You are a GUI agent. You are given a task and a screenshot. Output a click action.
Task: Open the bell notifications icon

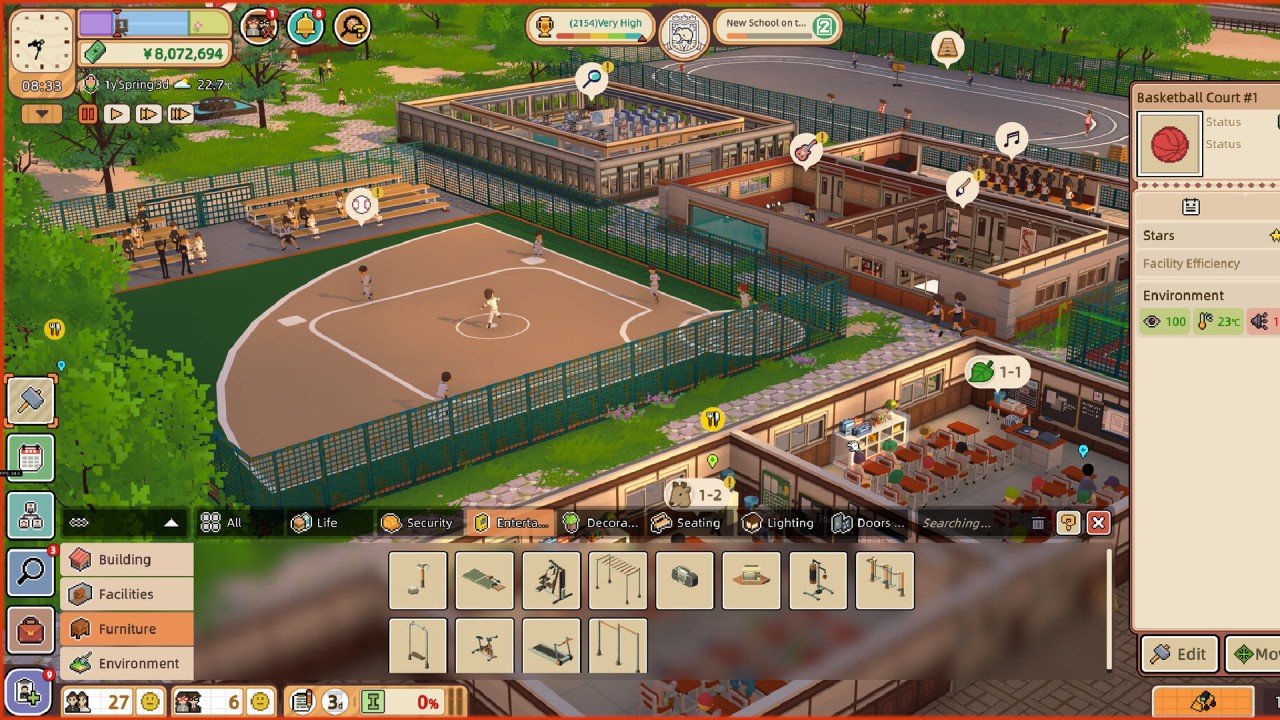(x=305, y=27)
